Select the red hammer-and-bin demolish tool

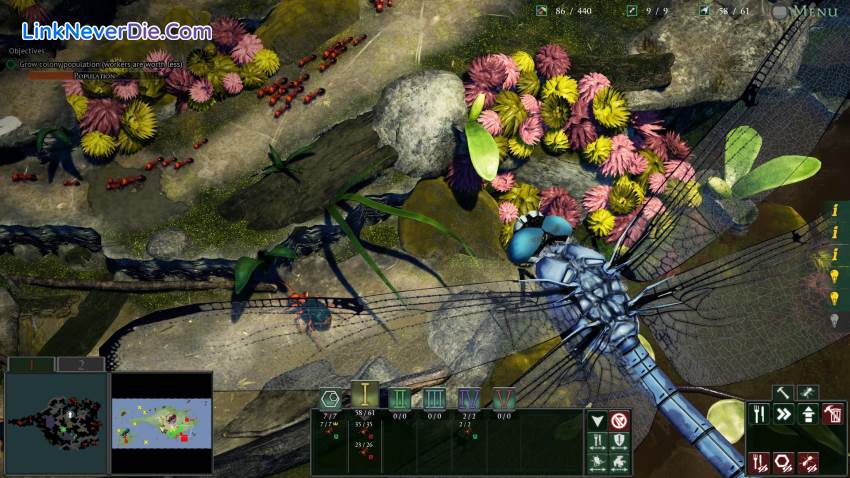(831, 413)
